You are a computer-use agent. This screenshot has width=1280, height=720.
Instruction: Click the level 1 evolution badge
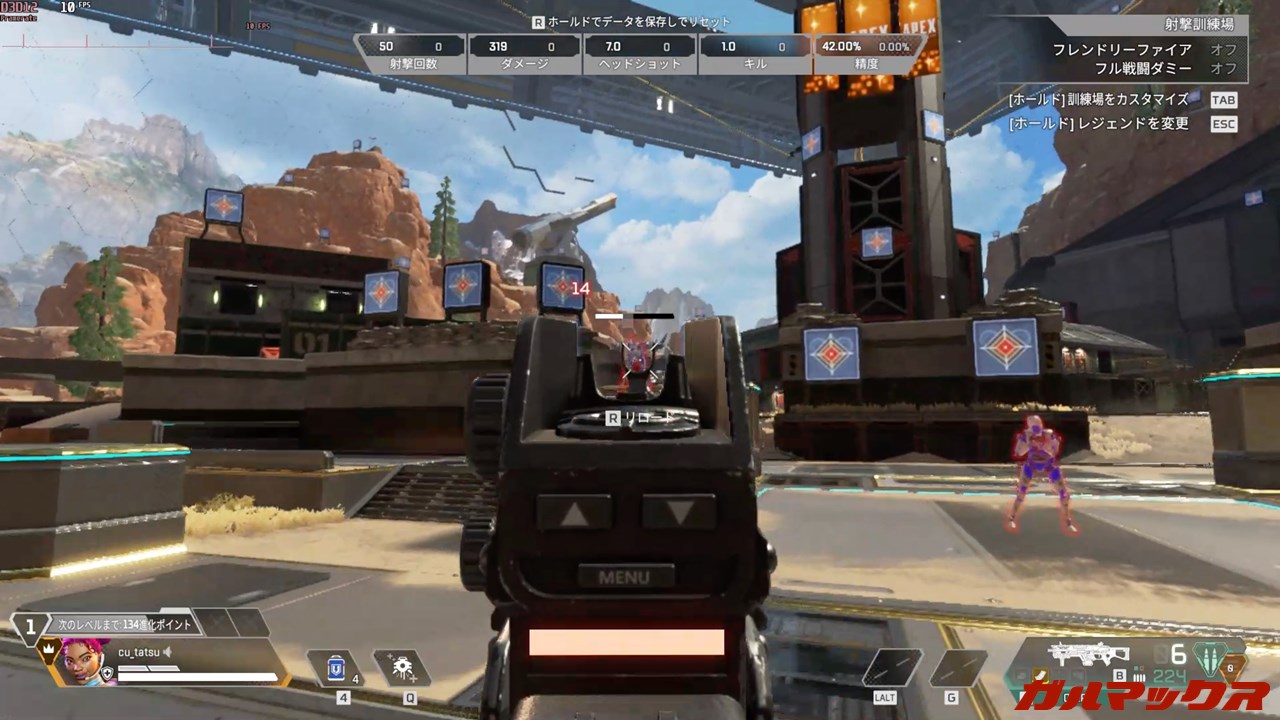(x=31, y=627)
